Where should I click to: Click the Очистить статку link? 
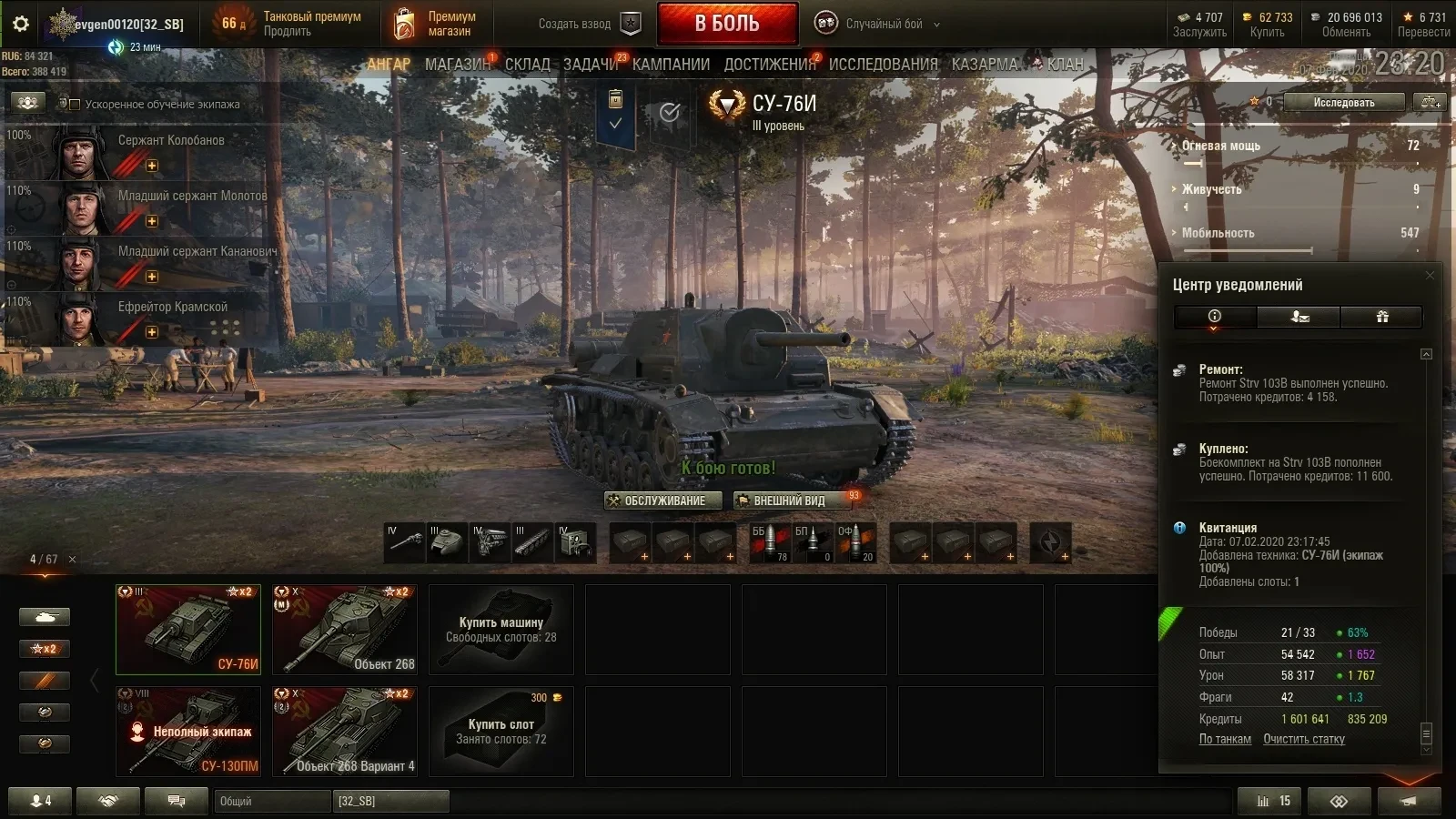[1303, 739]
